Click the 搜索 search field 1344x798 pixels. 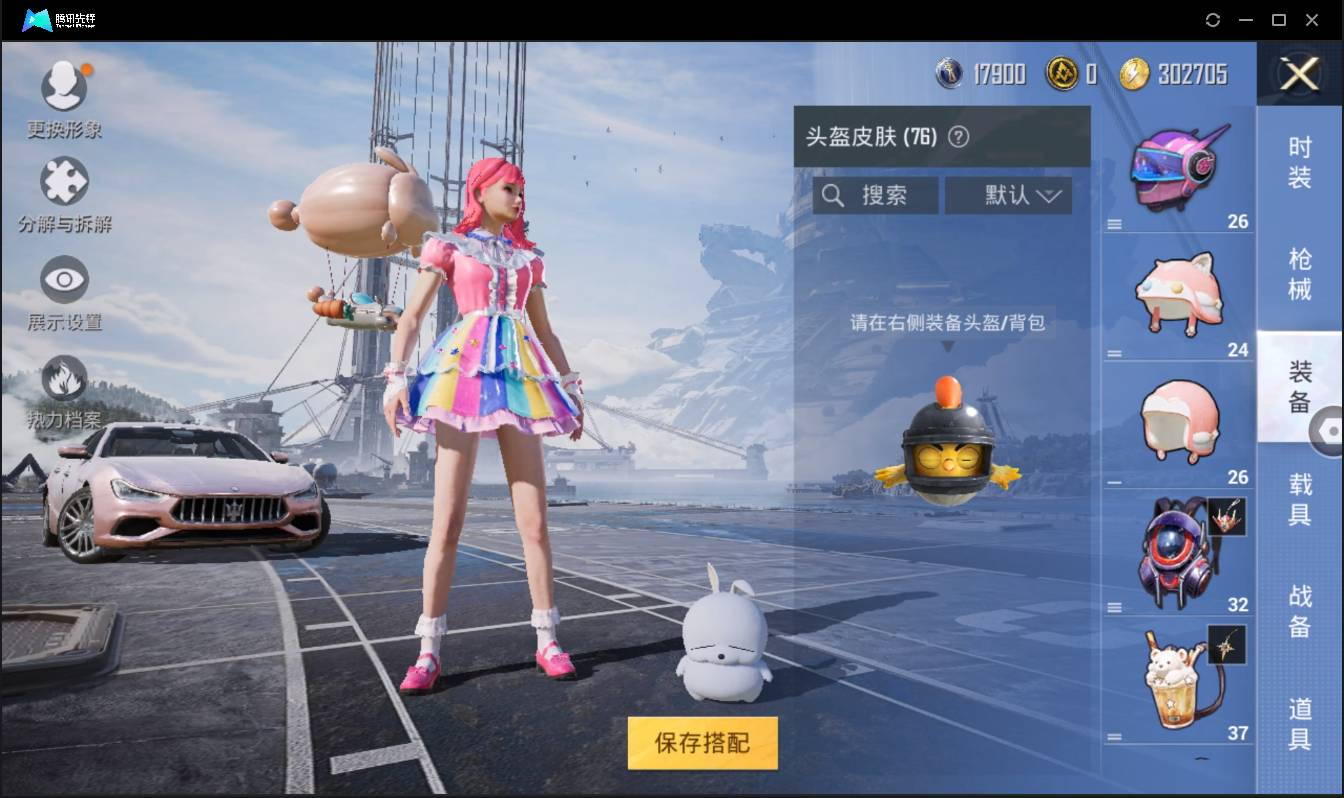coord(880,195)
